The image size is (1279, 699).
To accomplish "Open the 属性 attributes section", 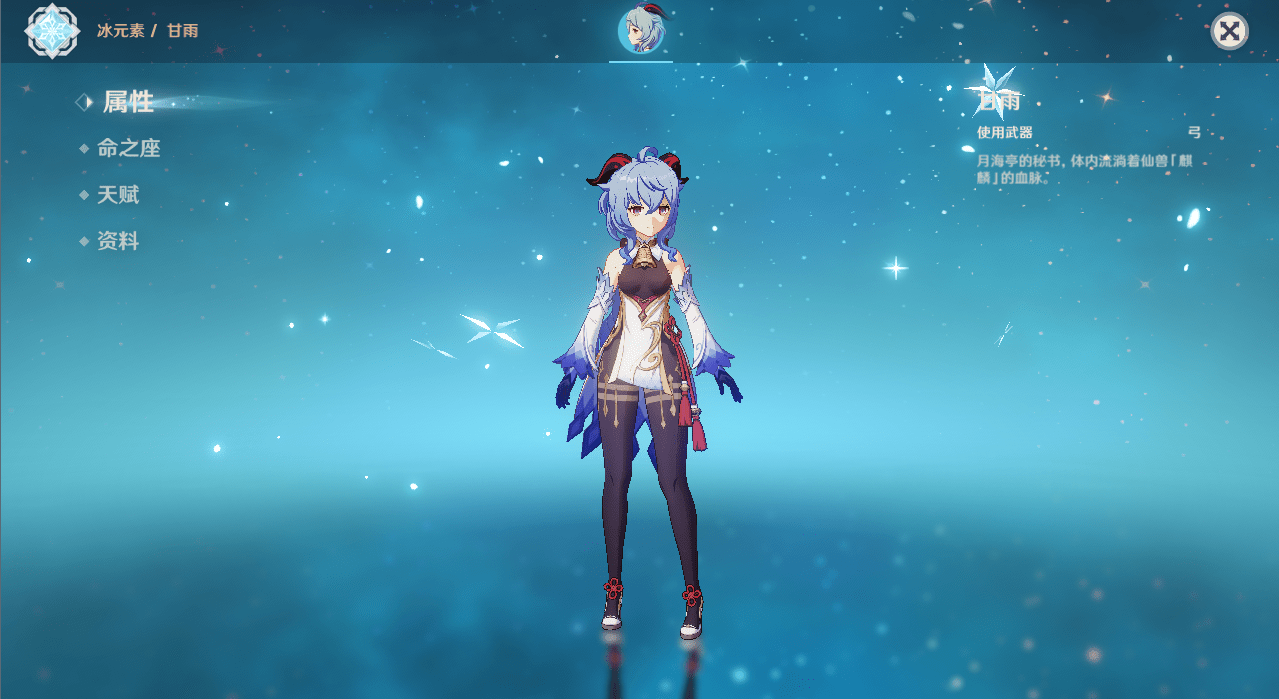I will 128,101.
